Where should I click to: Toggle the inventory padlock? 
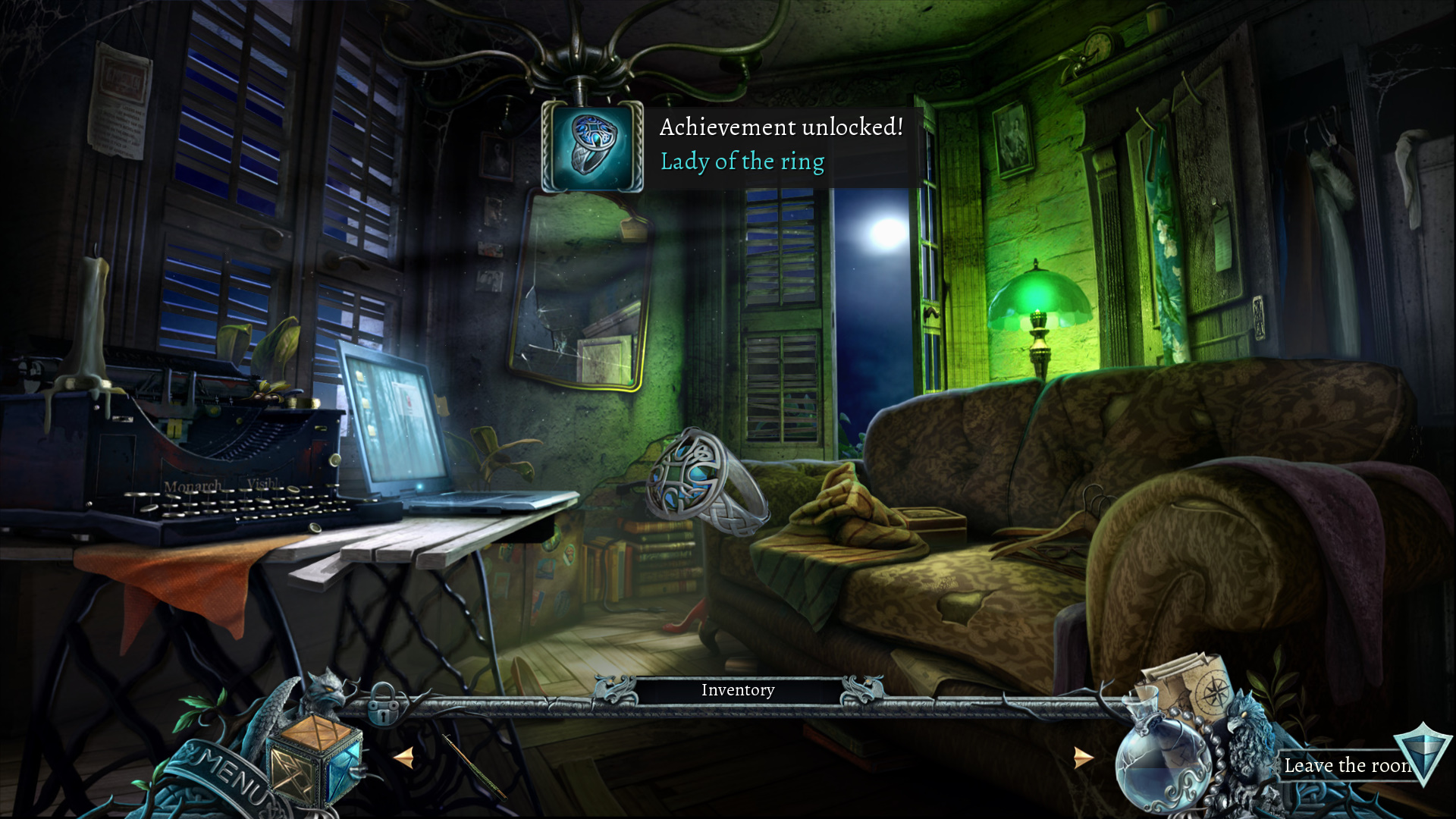point(383,705)
